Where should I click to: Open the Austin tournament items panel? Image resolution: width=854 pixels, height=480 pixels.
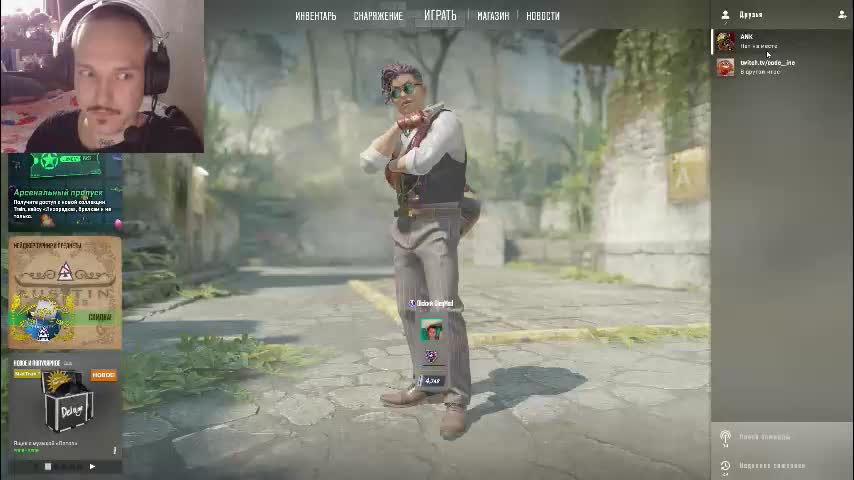65,293
